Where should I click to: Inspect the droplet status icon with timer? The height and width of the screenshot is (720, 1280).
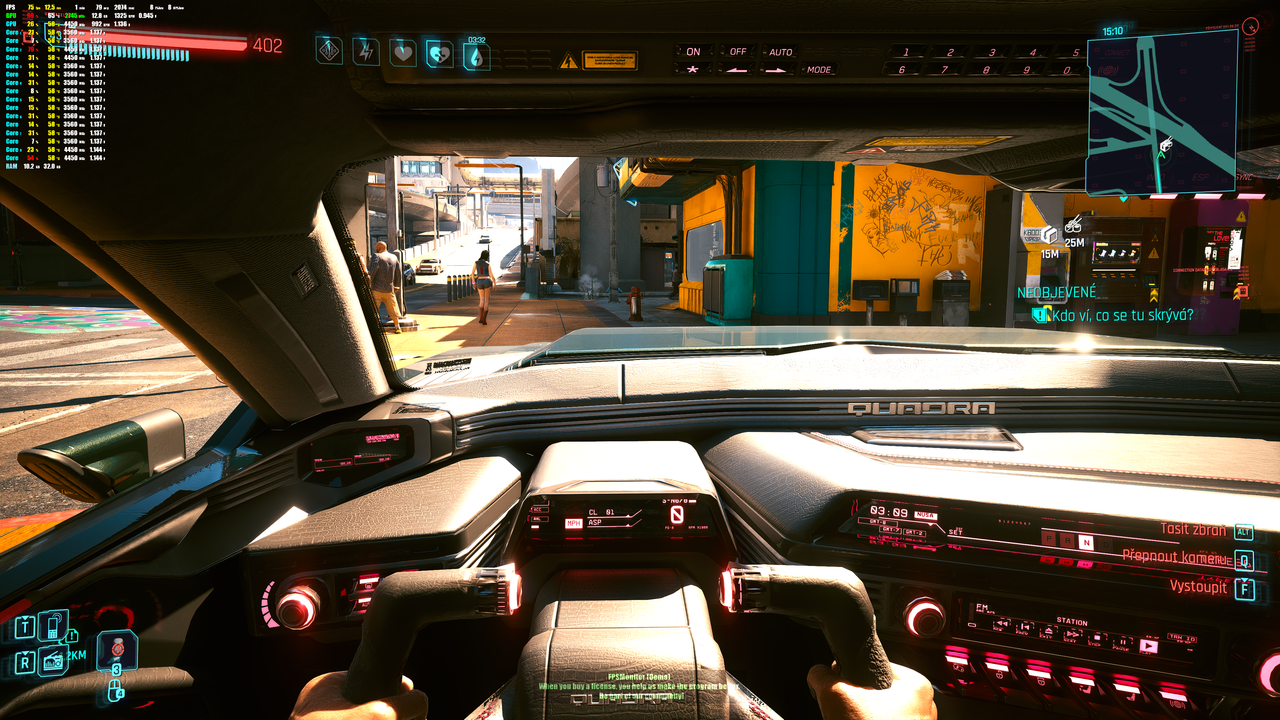point(476,55)
